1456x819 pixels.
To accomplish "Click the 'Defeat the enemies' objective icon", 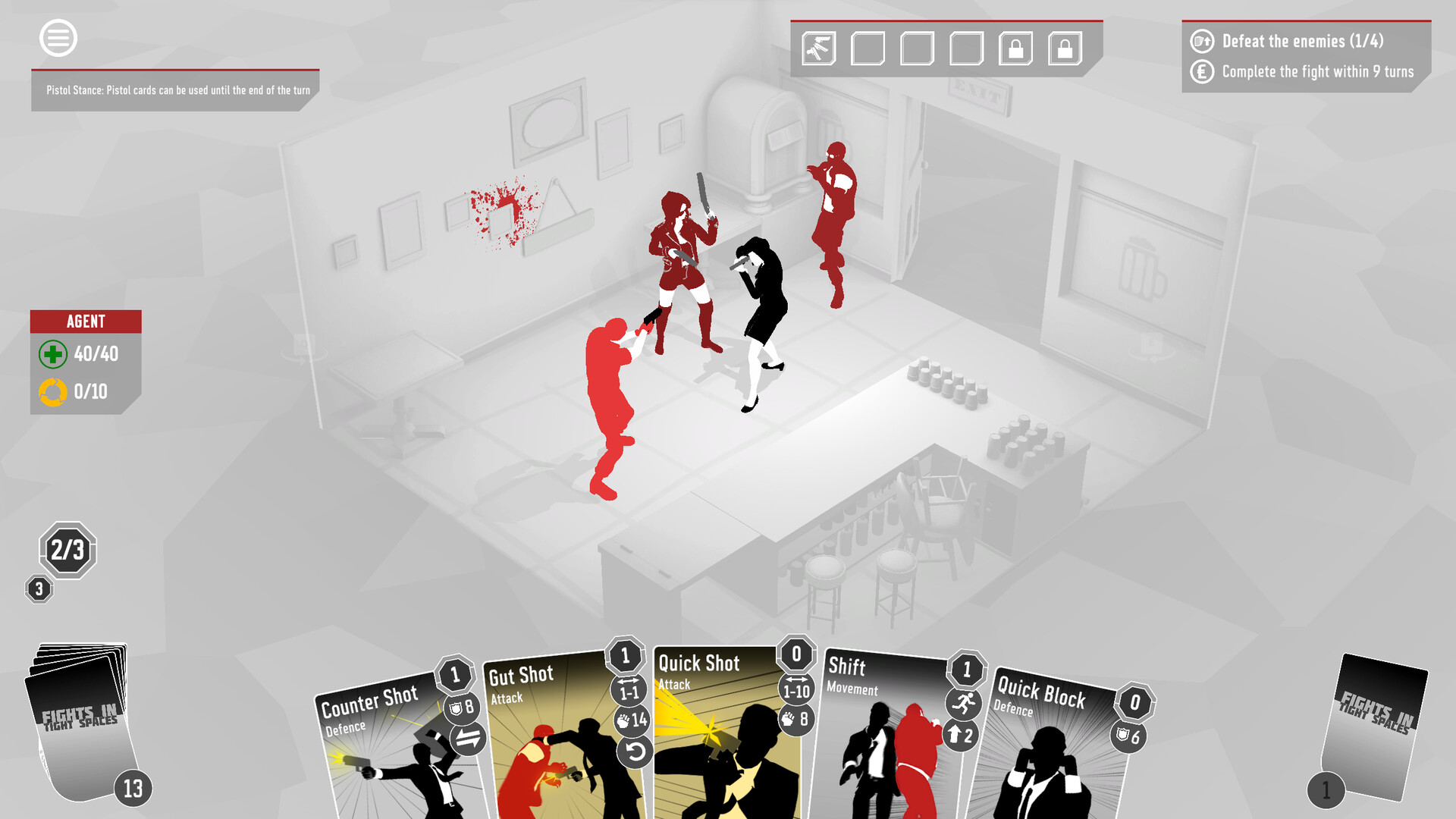I will click(1203, 42).
